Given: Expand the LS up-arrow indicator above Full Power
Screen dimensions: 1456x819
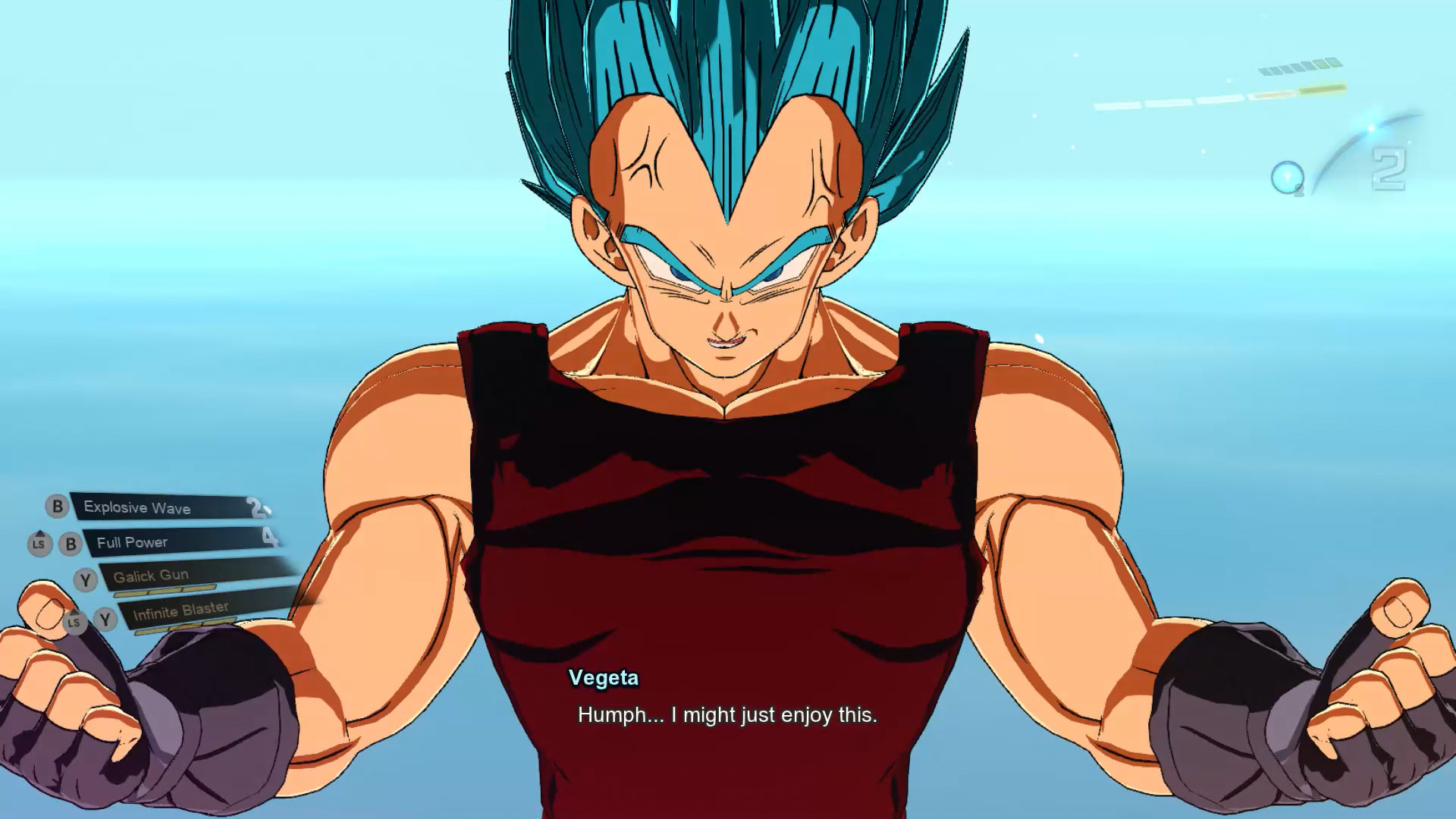Looking at the screenshot, I should pyautogui.click(x=40, y=531).
